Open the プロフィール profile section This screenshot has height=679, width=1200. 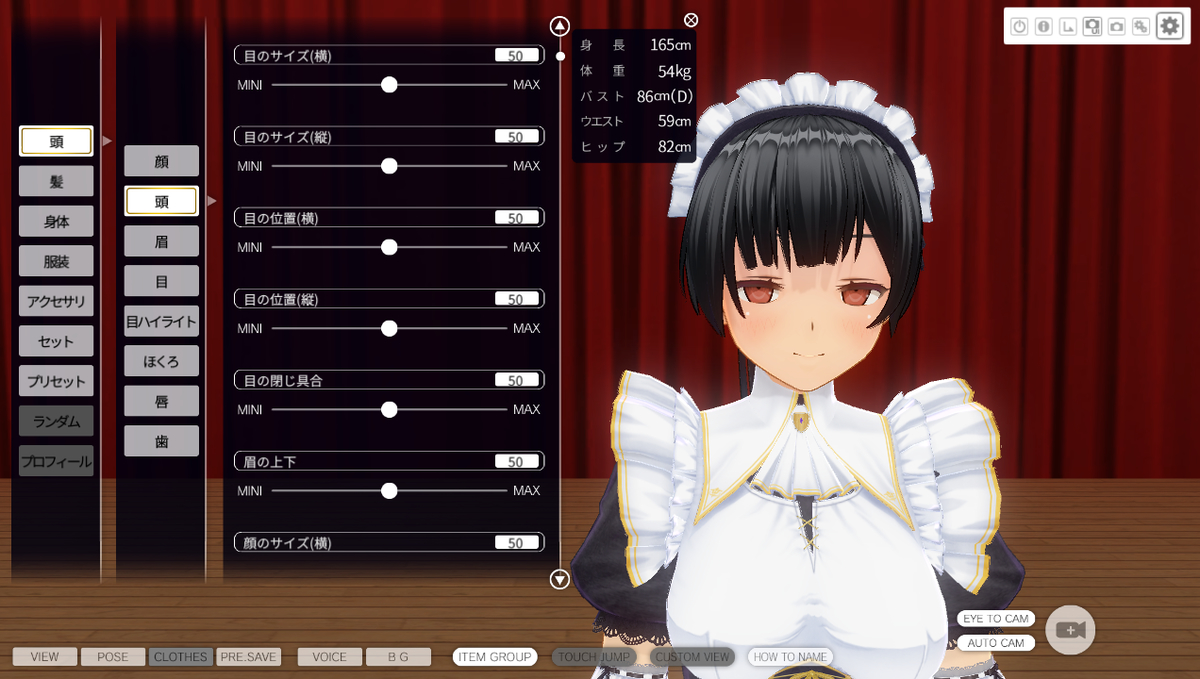56,461
